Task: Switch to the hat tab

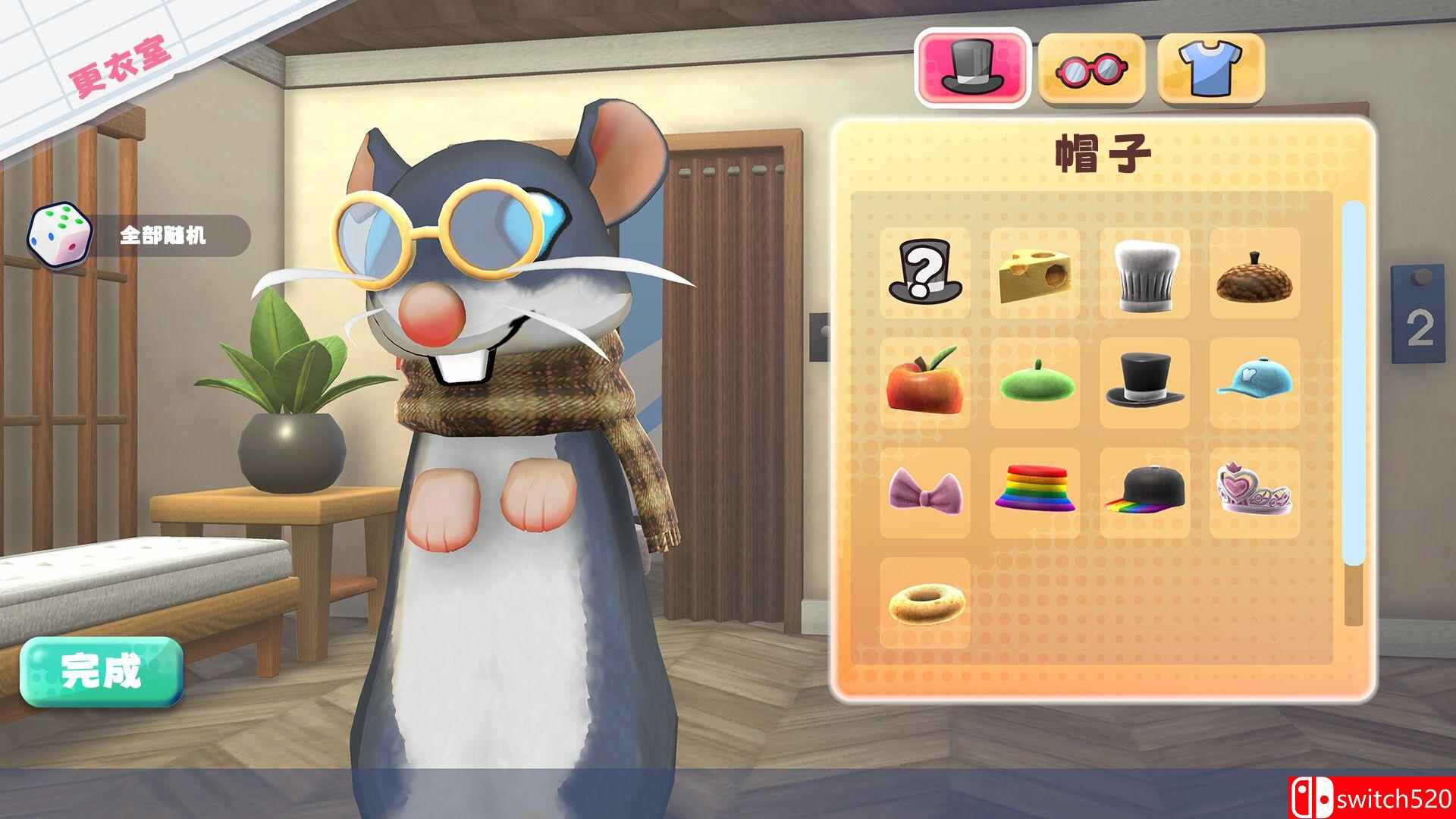Action: pos(973,67)
